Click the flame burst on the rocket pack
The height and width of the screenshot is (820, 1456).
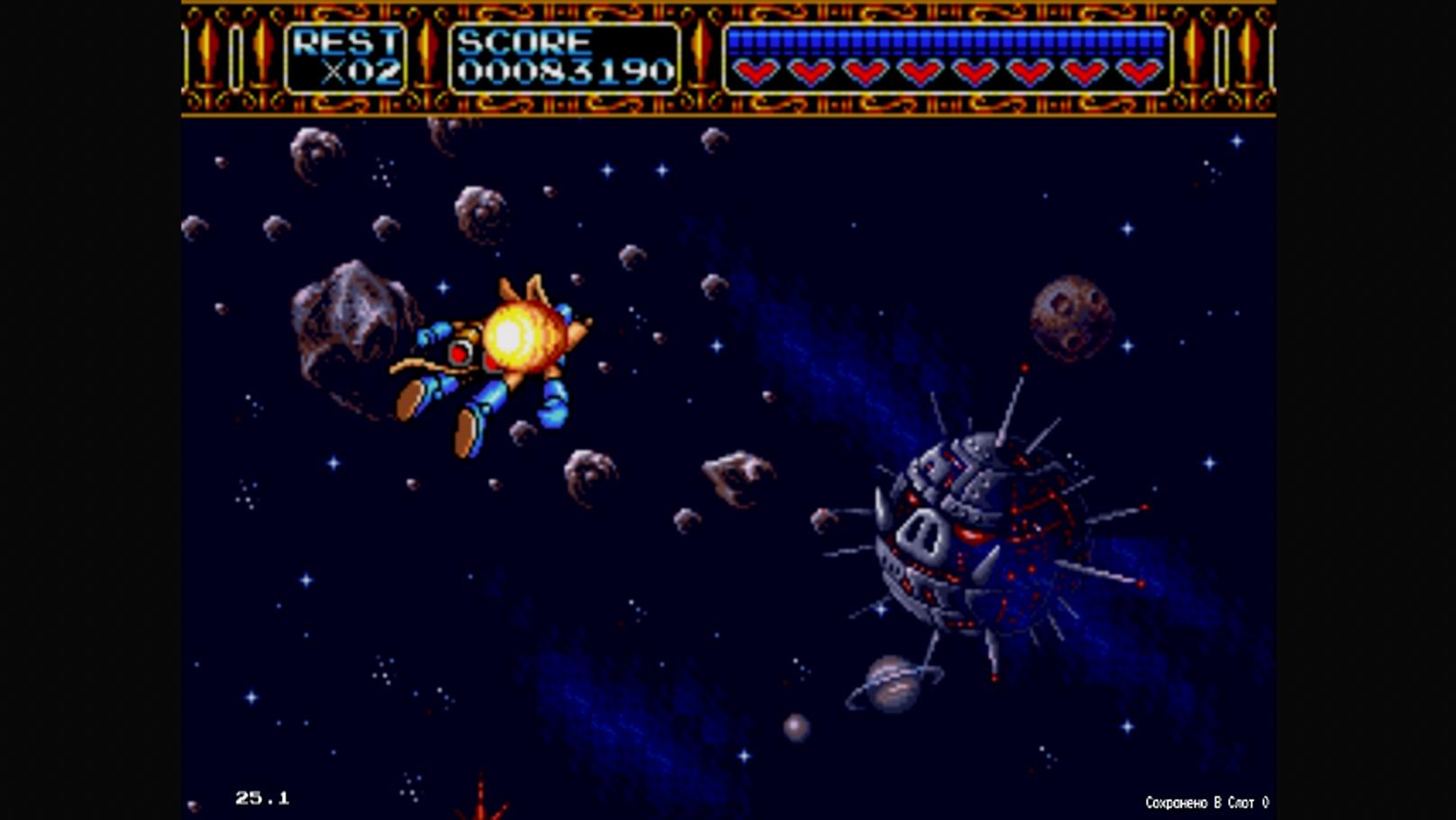tap(518, 338)
